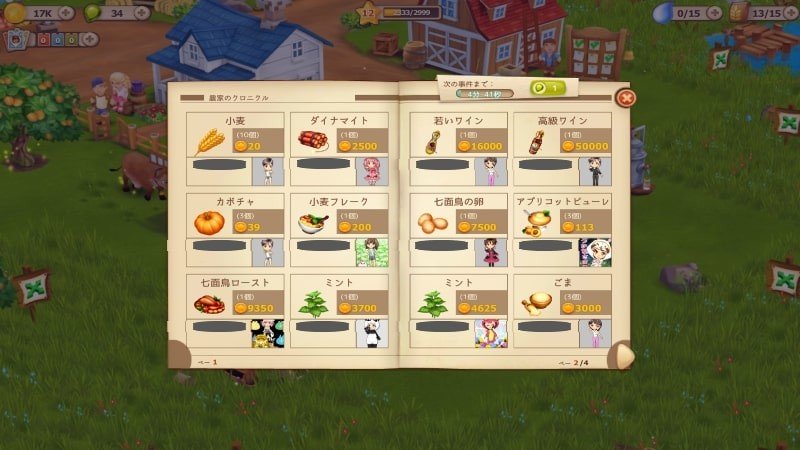This screenshot has width=800, height=450.
Task: Open the アプリコットピューレ apricot puree listing
Action: tap(561, 221)
